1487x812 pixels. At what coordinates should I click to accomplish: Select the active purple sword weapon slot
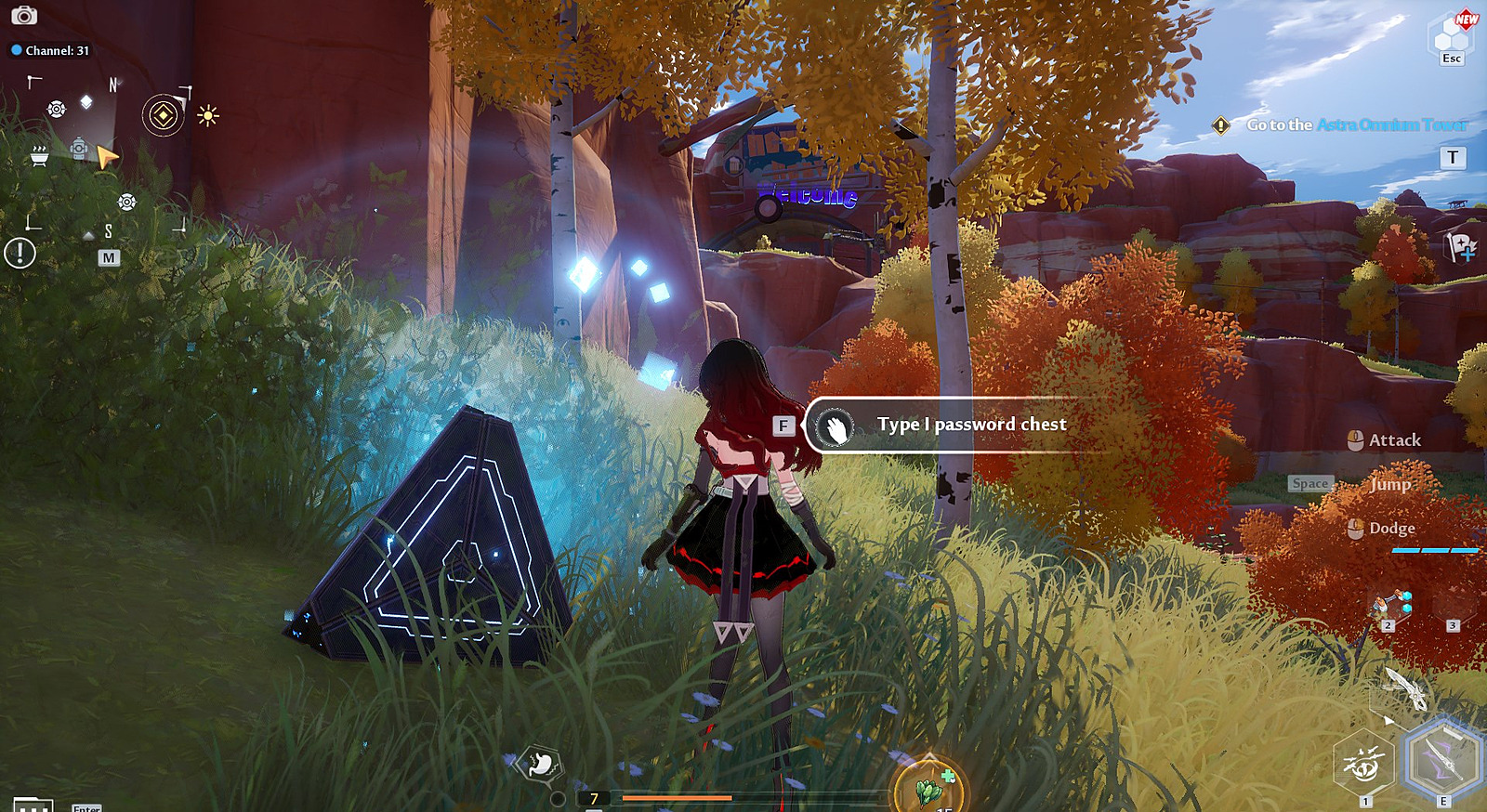tap(1442, 760)
